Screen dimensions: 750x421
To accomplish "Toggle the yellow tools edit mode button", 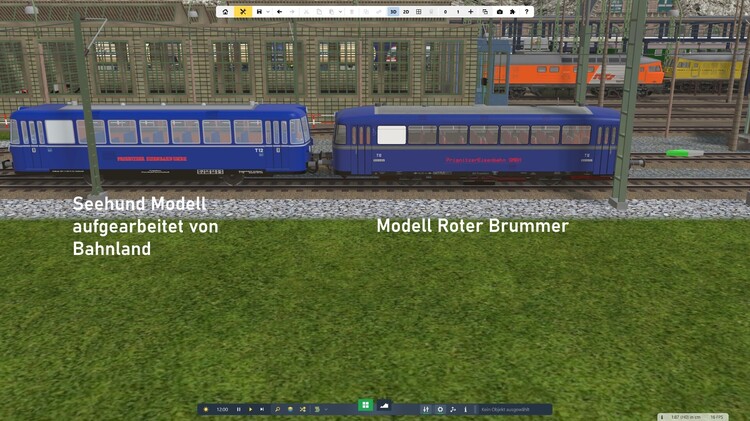I will pos(242,12).
